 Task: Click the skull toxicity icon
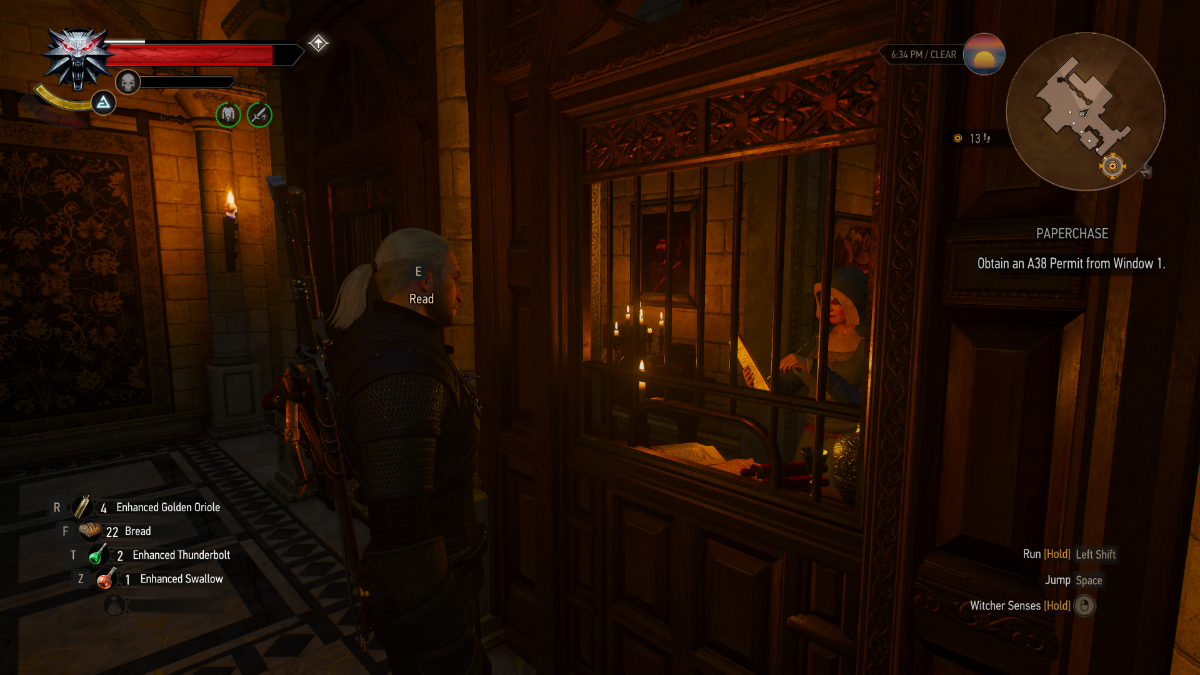click(x=127, y=81)
